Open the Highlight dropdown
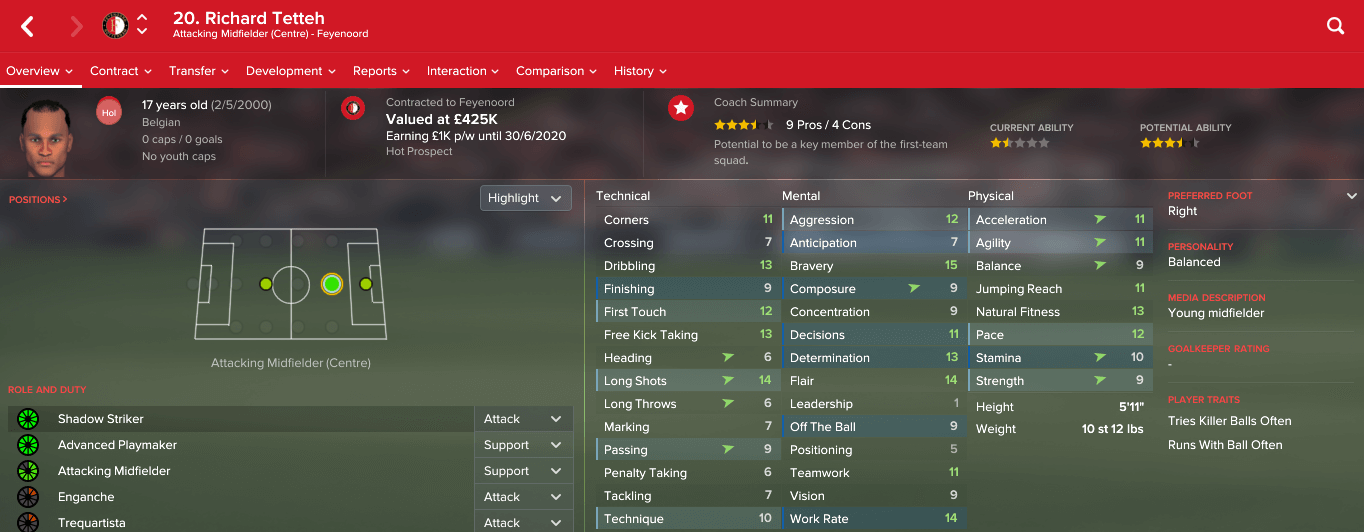 525,198
